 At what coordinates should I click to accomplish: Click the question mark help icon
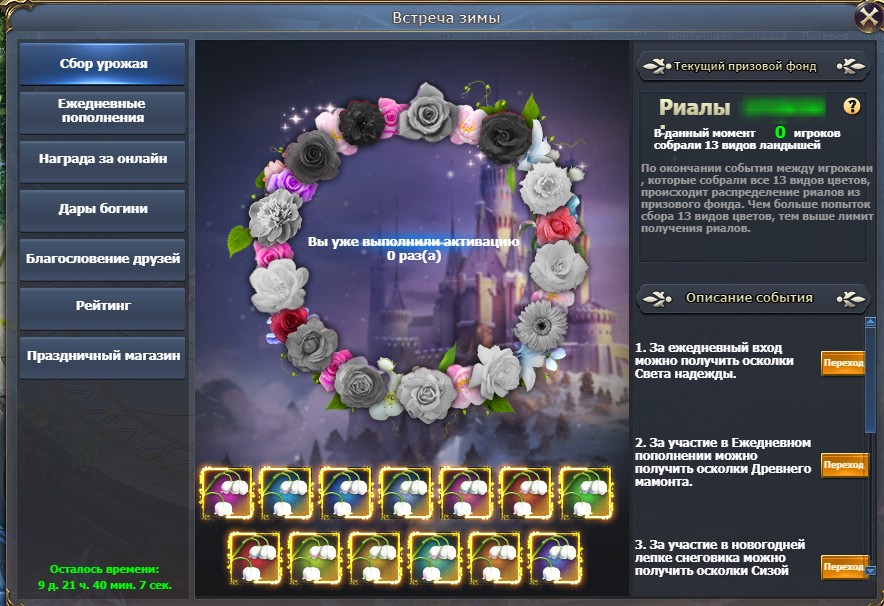point(852,106)
